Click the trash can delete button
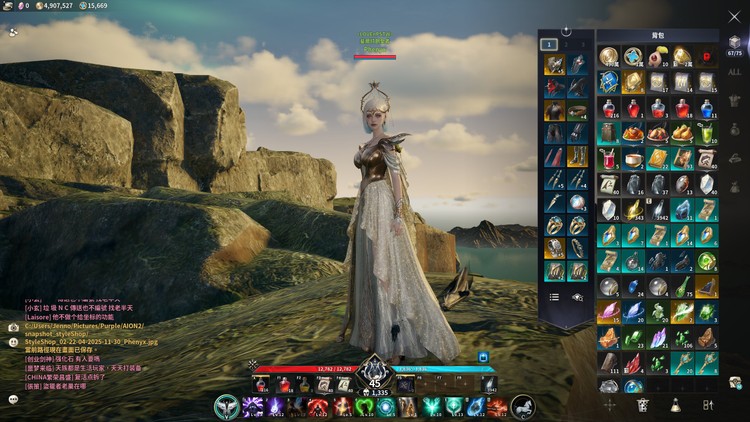The width and height of the screenshot is (750, 422). pos(642,405)
